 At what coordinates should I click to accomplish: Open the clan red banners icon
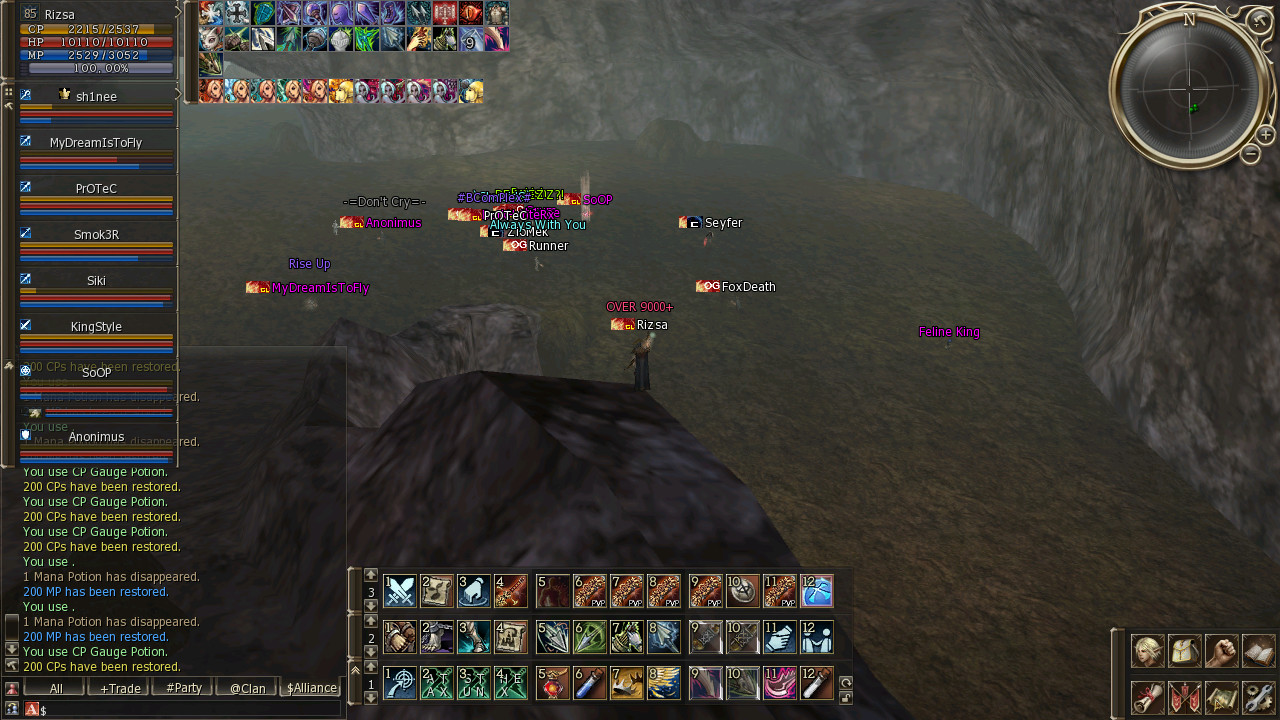coord(1184,697)
